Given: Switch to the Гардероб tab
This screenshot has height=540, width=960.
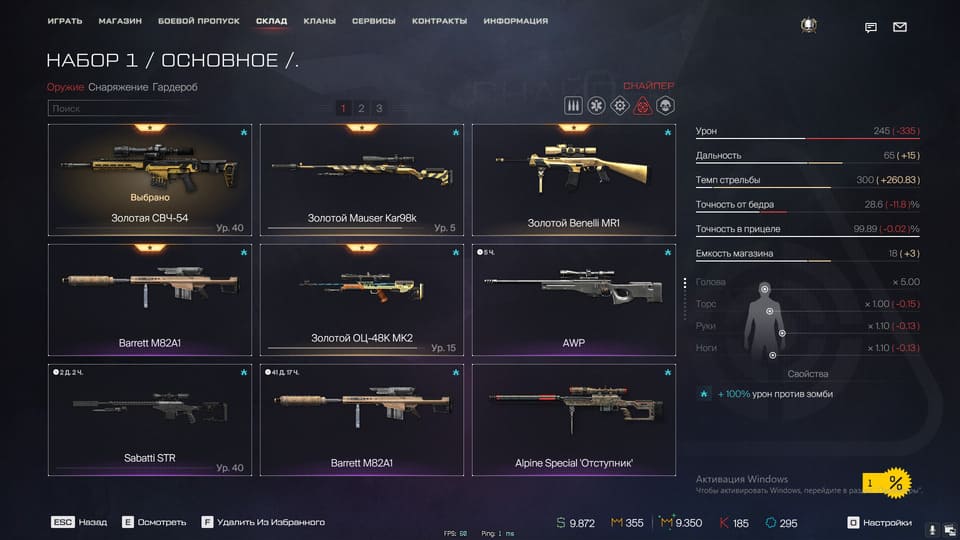Looking at the screenshot, I should [x=175, y=87].
